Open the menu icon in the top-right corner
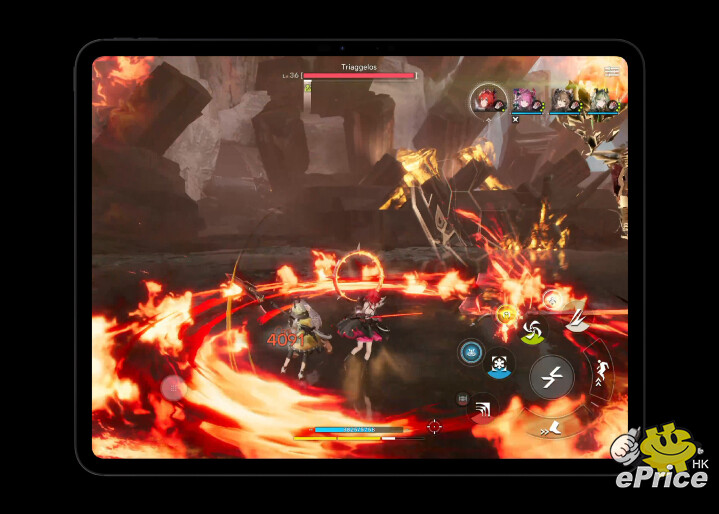Viewport: 719px width, 514px height. click(x=611, y=70)
